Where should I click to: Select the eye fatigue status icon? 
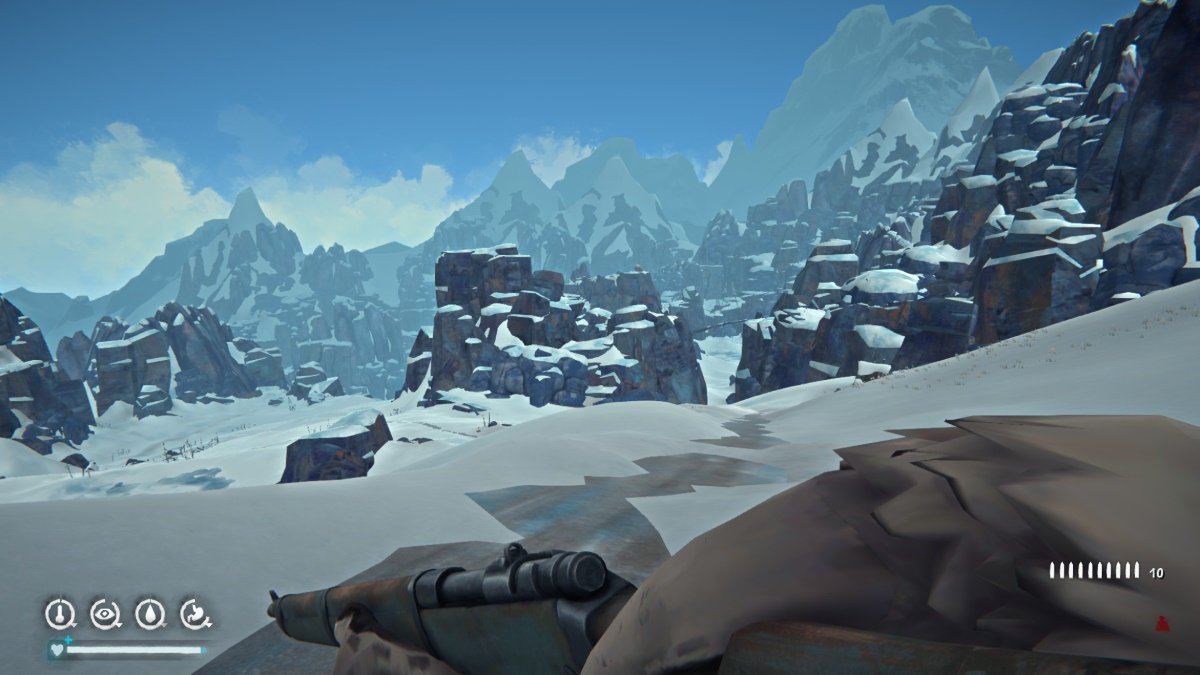click(x=105, y=613)
